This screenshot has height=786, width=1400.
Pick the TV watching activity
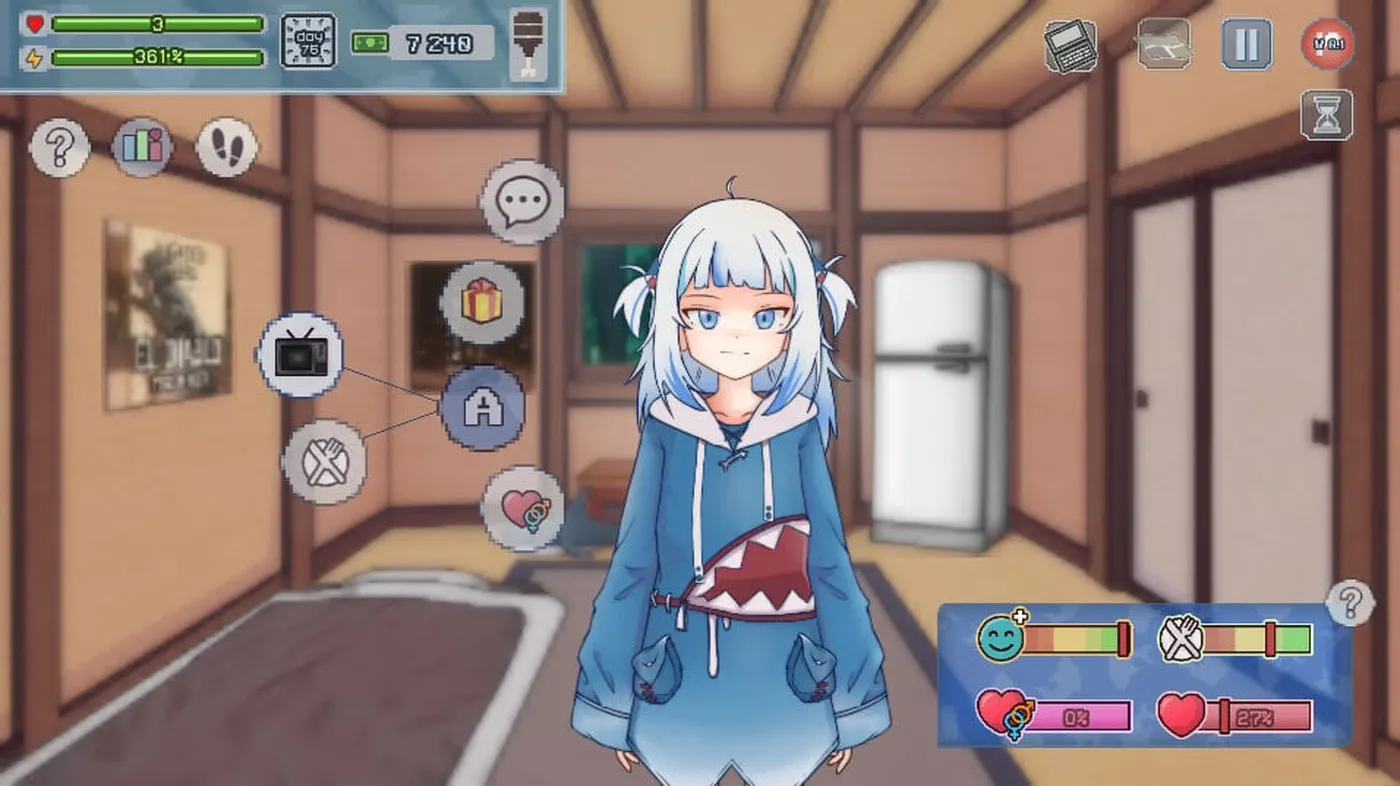click(x=300, y=354)
